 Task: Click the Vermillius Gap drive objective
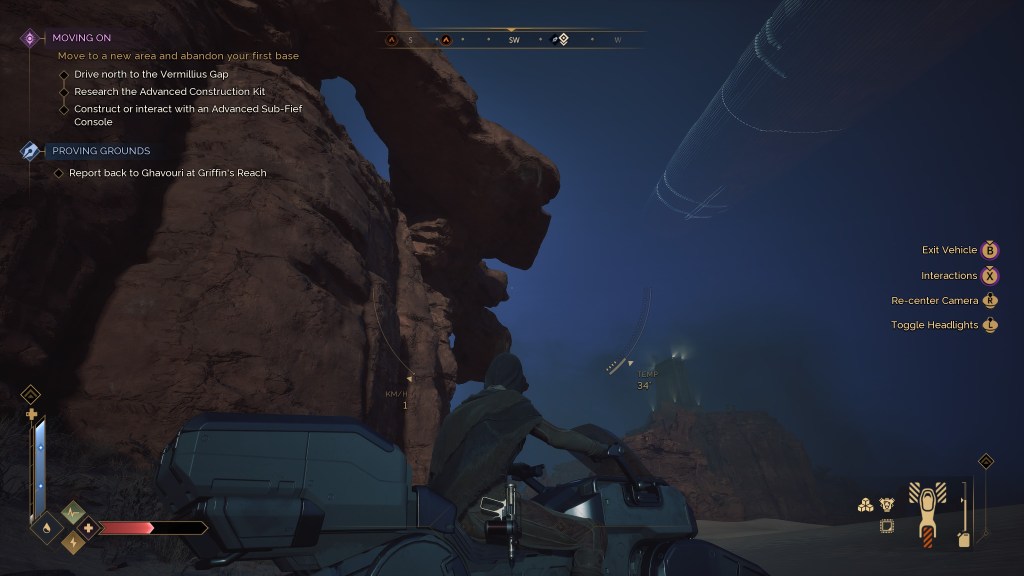click(151, 74)
